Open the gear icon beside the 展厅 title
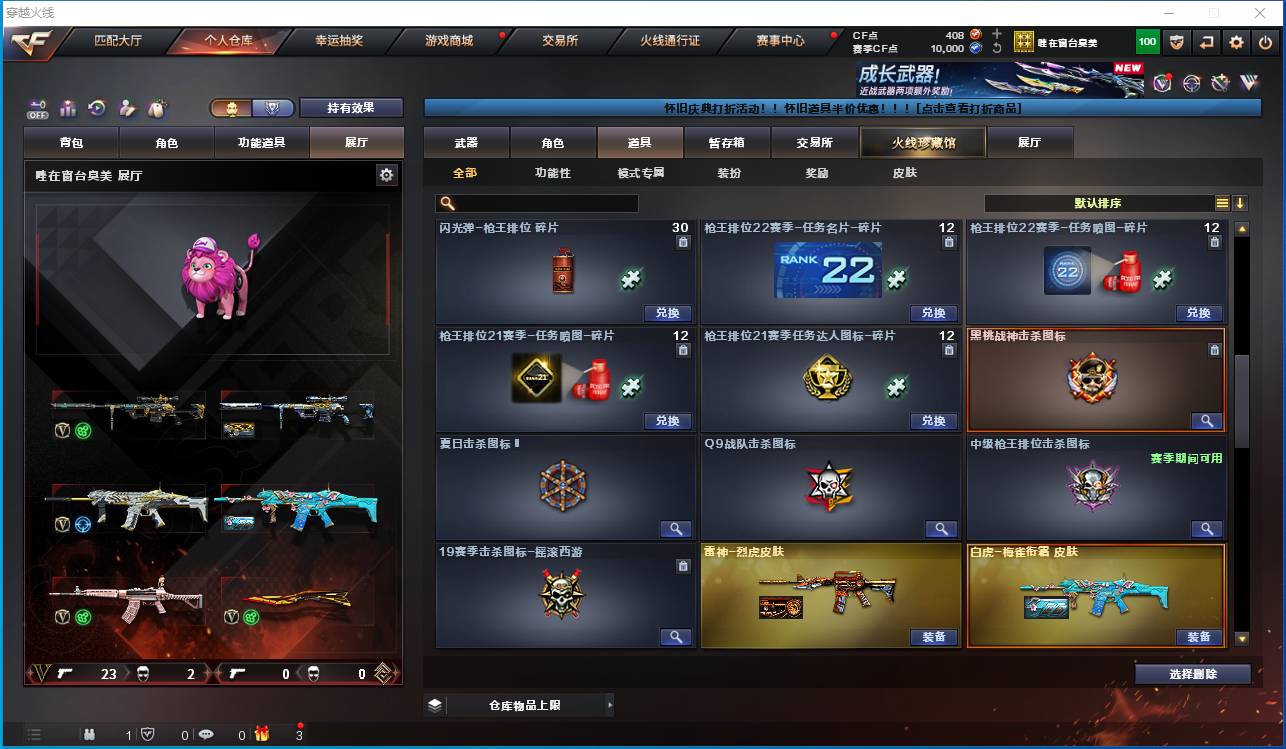This screenshot has height=749, width=1286. coord(388,174)
